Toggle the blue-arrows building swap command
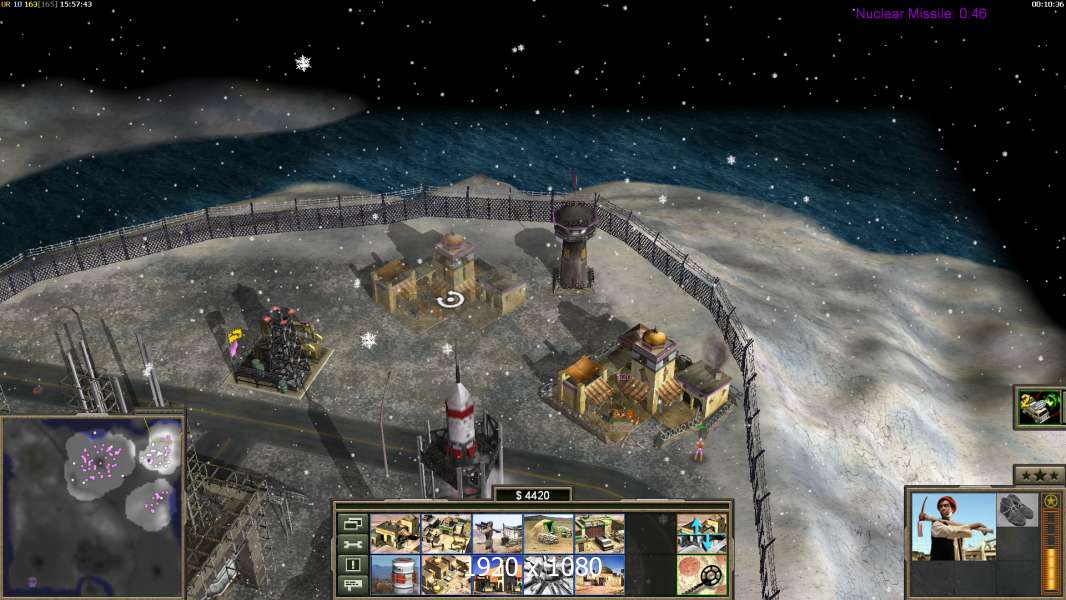This screenshot has width=1066, height=600. point(702,533)
